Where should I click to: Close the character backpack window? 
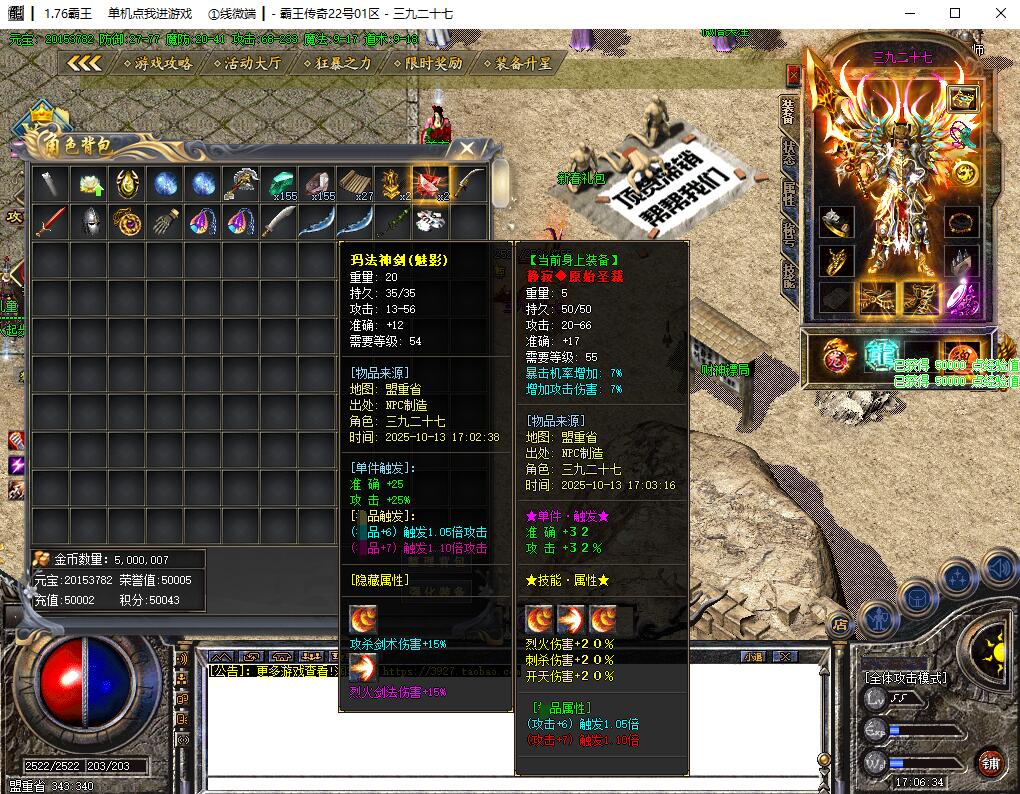[466, 149]
